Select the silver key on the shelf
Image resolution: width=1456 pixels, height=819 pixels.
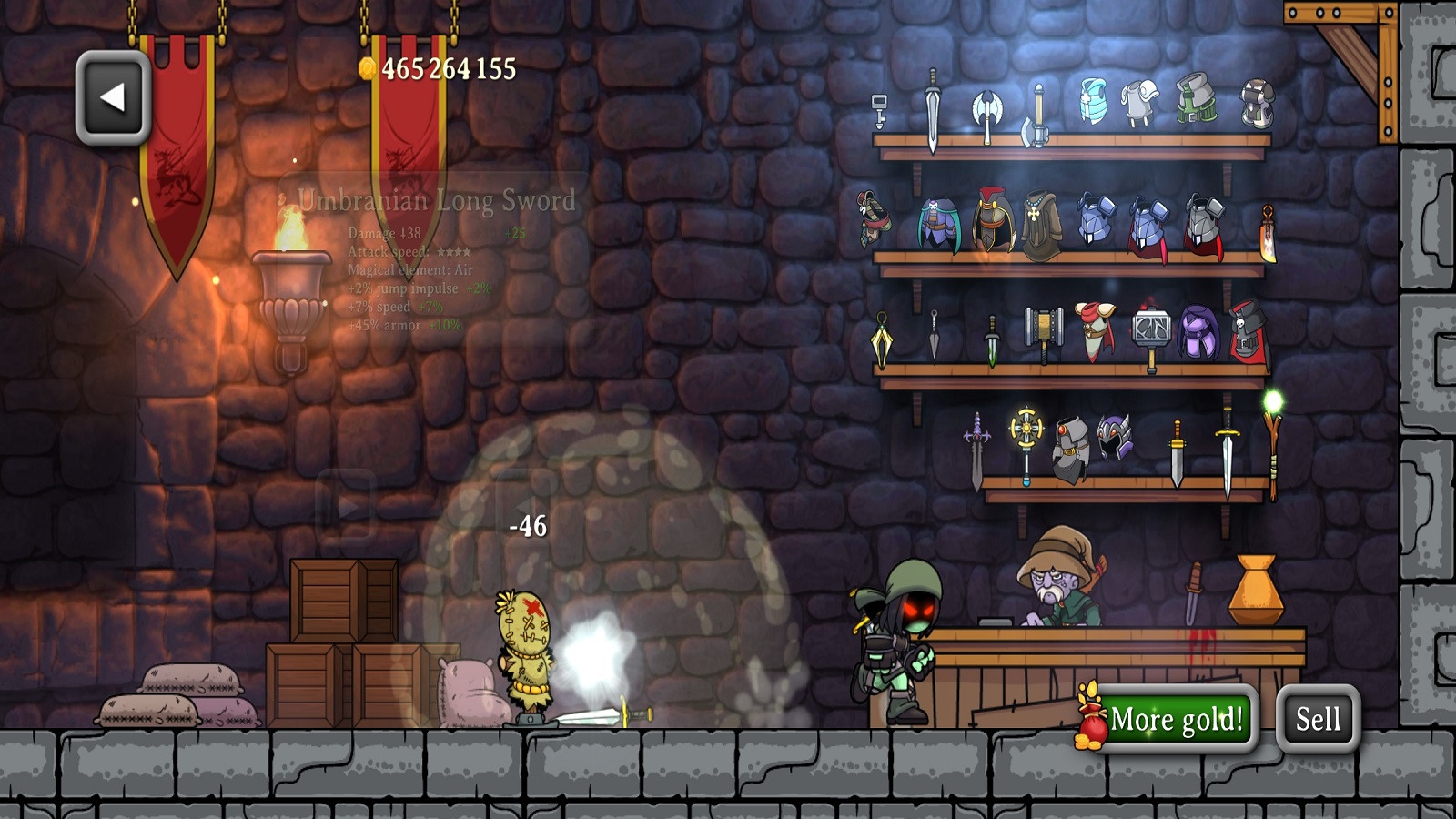(x=879, y=110)
